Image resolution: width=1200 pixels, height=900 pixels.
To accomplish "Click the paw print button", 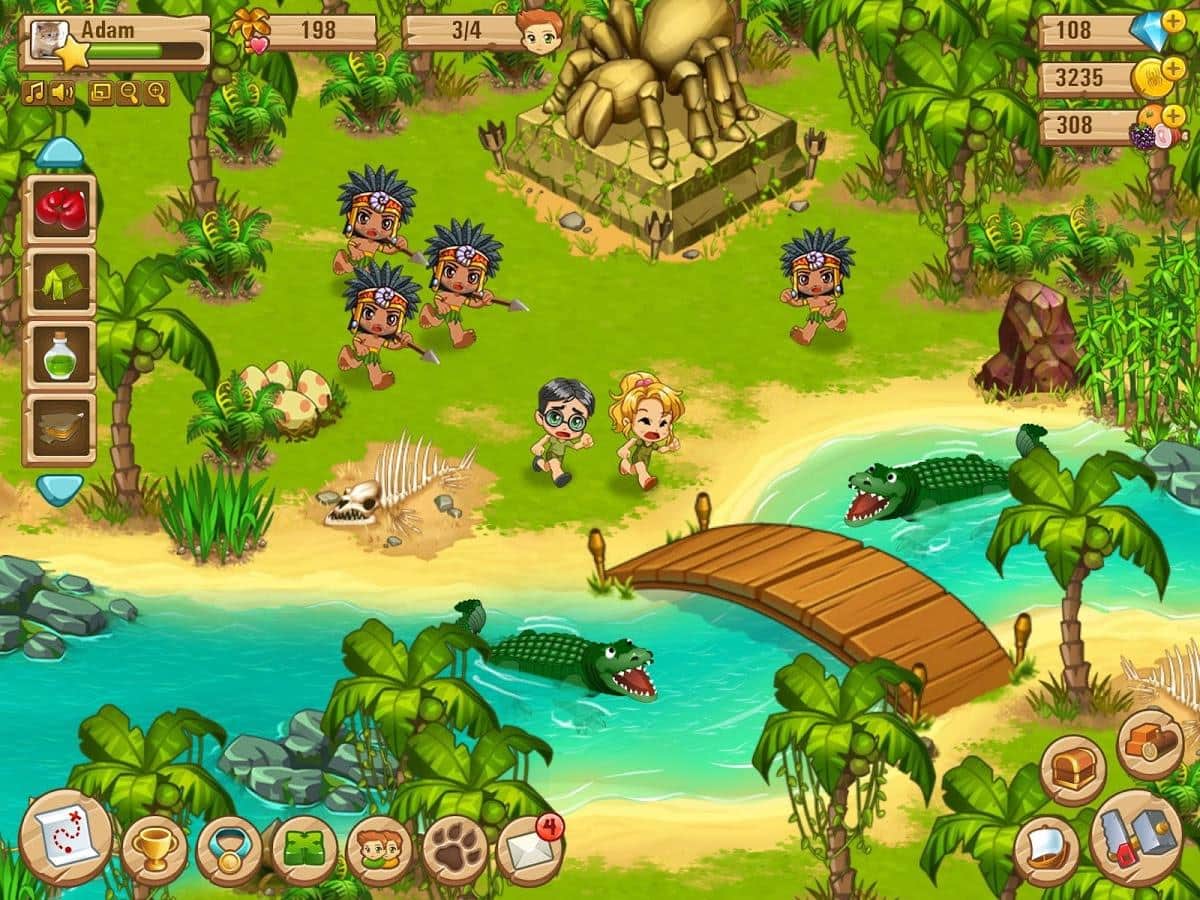I will point(454,851).
